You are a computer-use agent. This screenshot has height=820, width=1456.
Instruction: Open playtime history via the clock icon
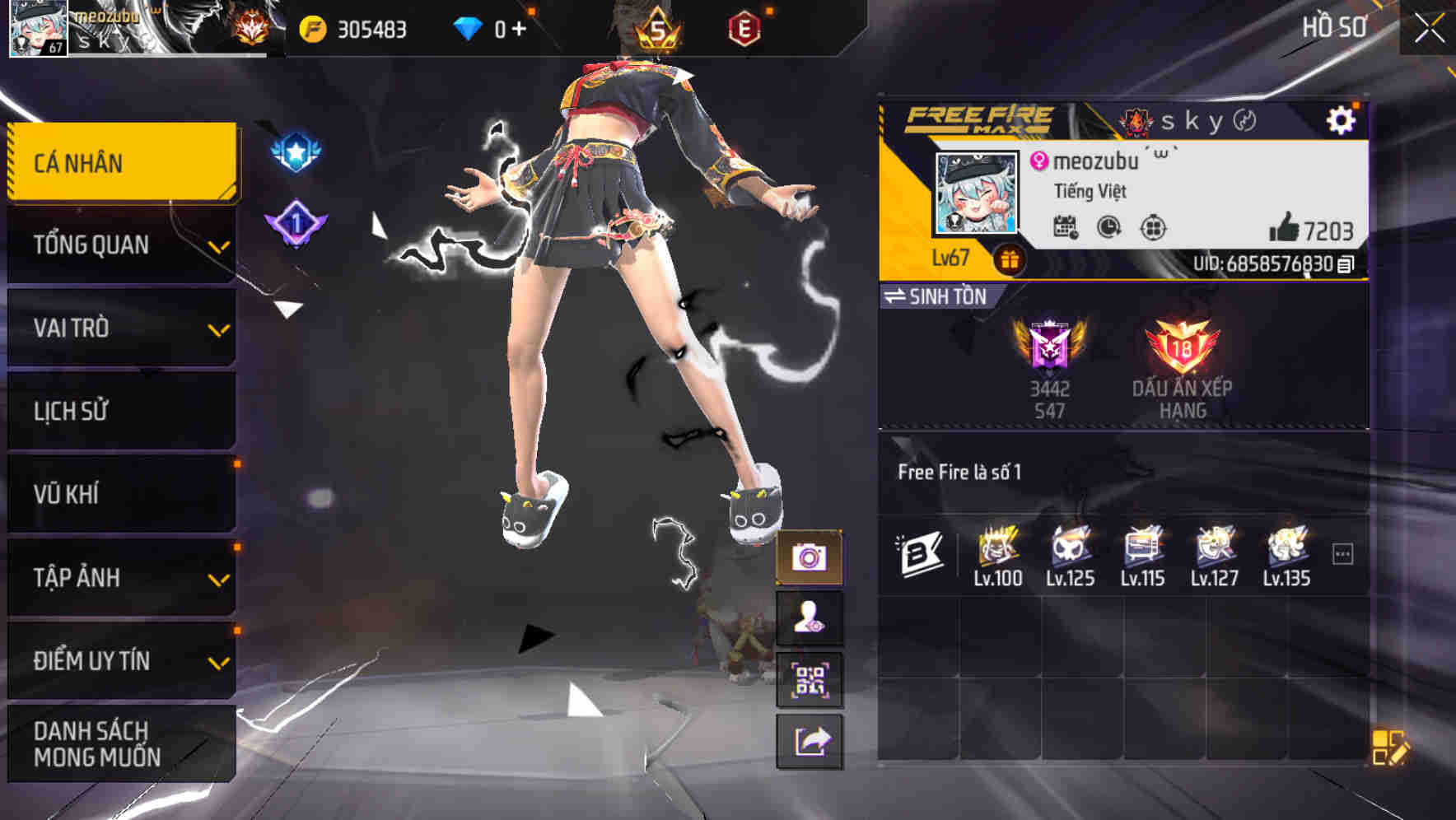point(1108,231)
